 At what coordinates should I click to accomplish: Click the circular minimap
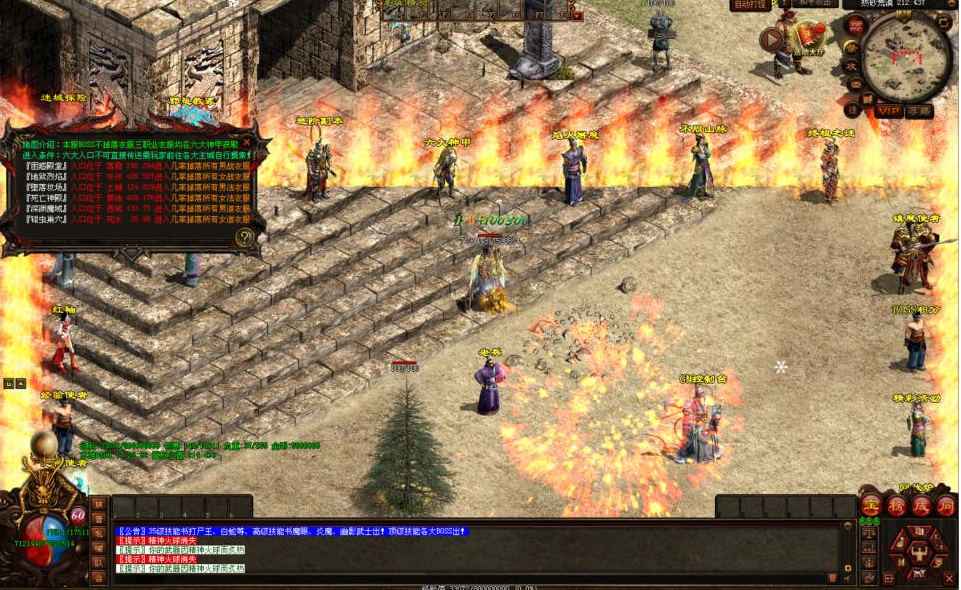point(906,57)
